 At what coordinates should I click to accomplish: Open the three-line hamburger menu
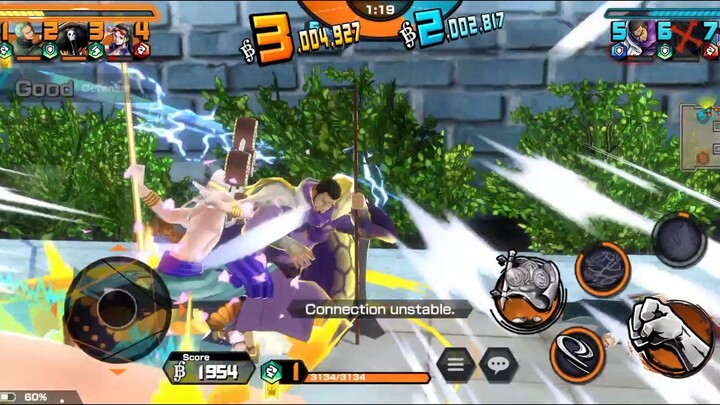click(x=455, y=364)
